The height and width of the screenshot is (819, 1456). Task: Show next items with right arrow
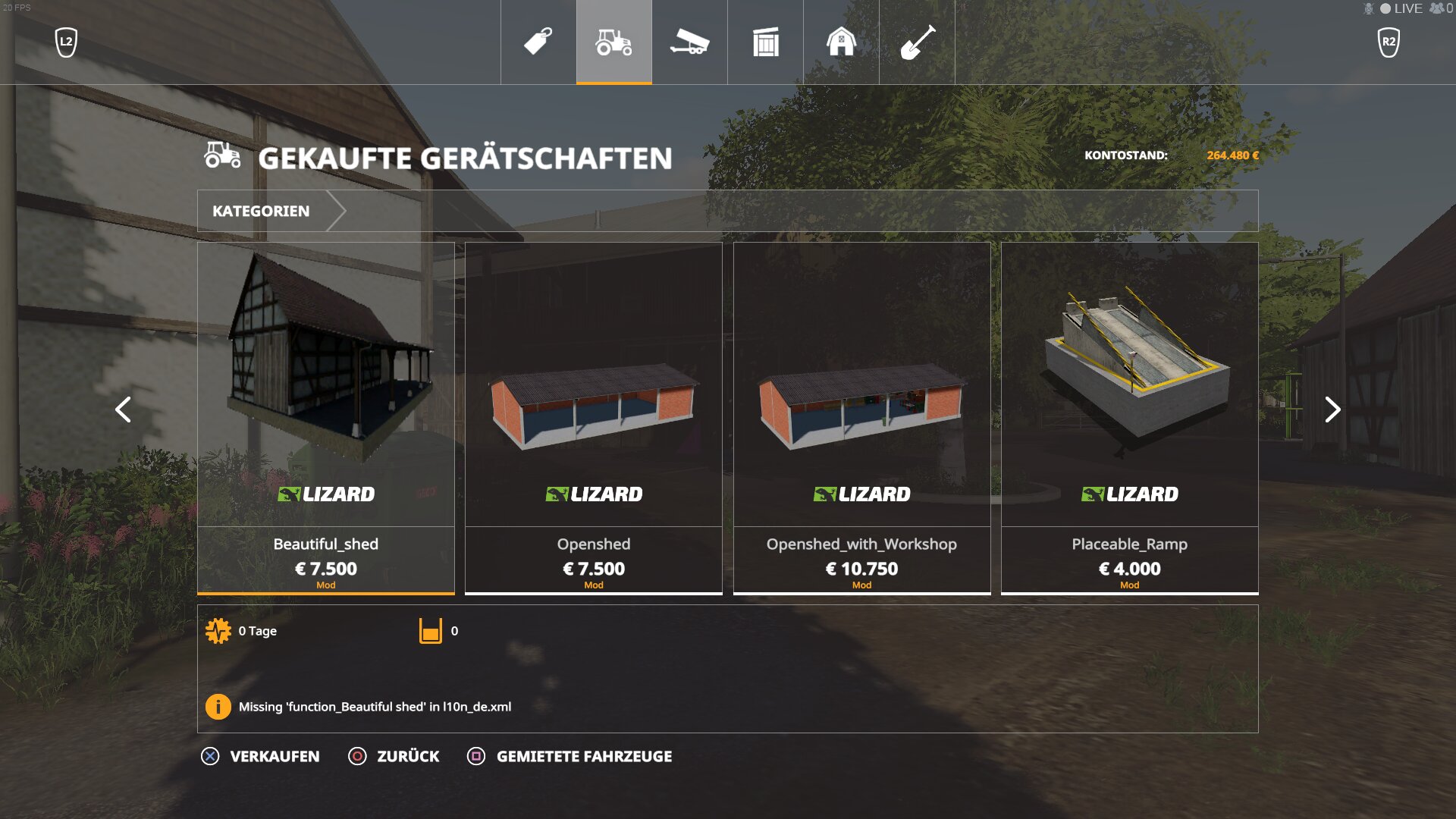tap(1332, 409)
